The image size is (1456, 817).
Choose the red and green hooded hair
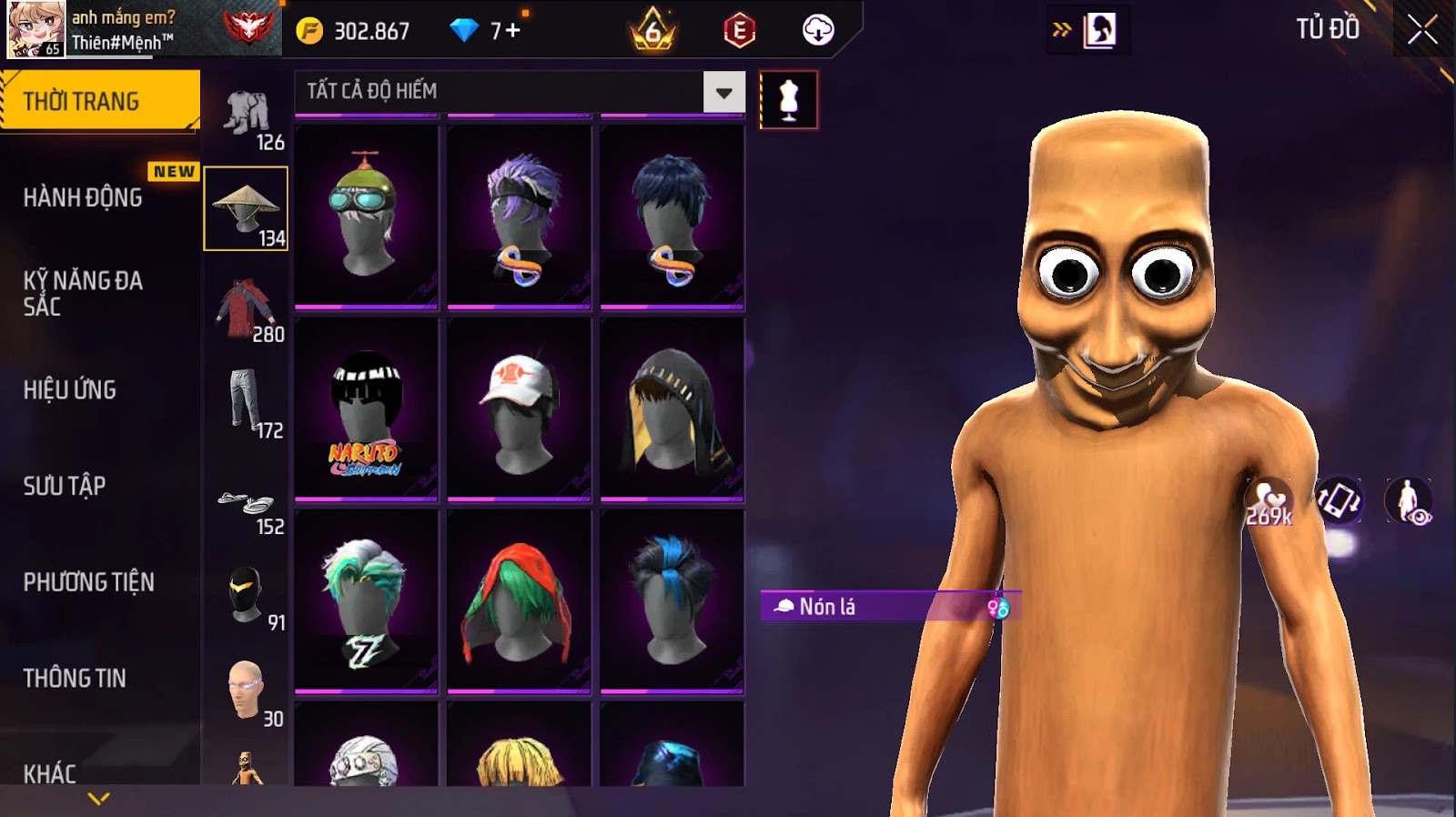pyautogui.click(x=520, y=601)
